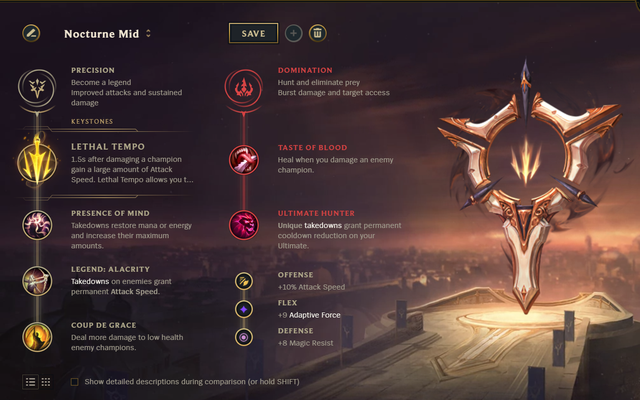Select the Ultimate Hunter rune
640x400 pixels.
pyautogui.click(x=243, y=224)
